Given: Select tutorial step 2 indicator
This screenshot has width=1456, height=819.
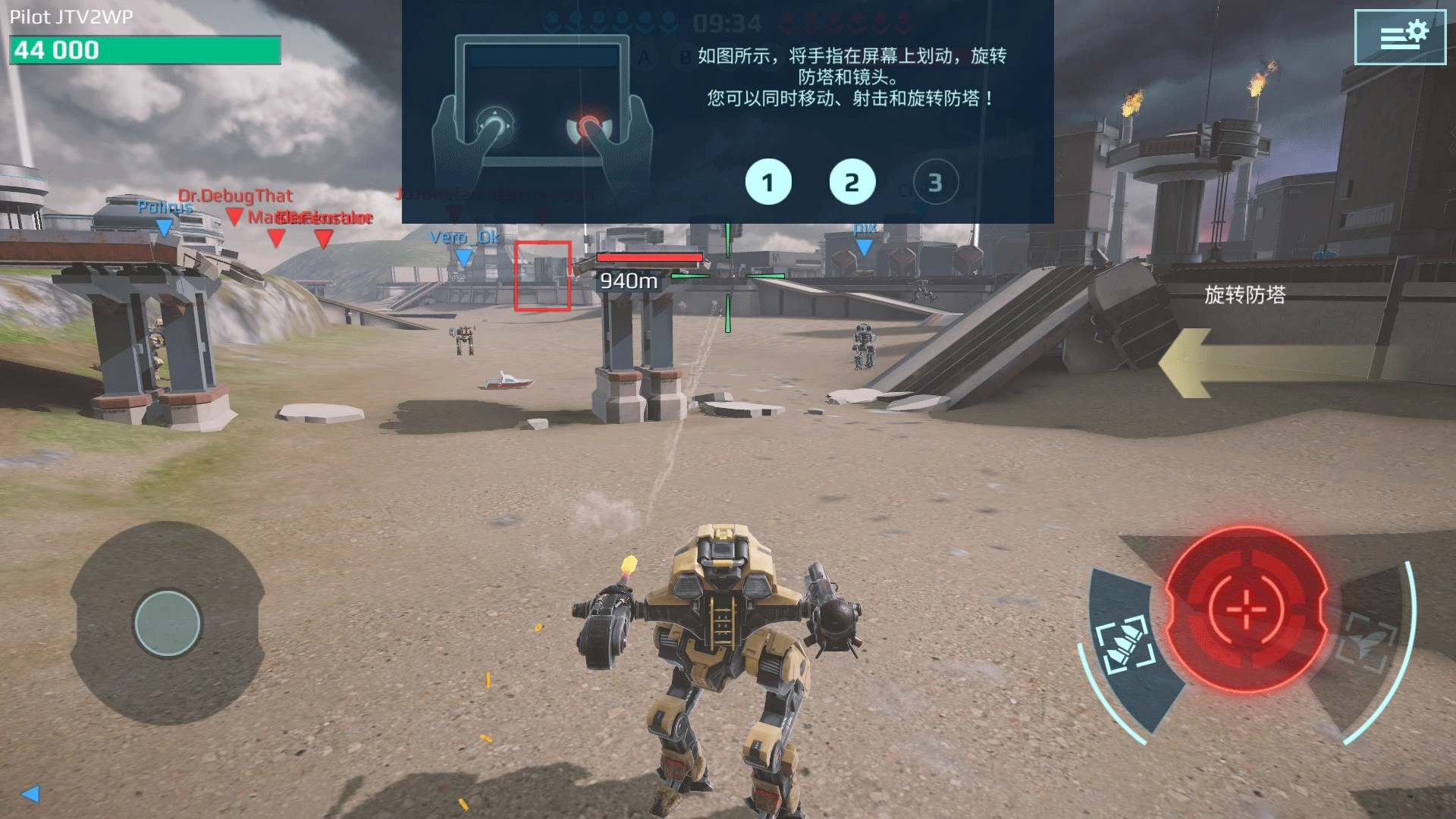Looking at the screenshot, I should pyautogui.click(x=852, y=183).
